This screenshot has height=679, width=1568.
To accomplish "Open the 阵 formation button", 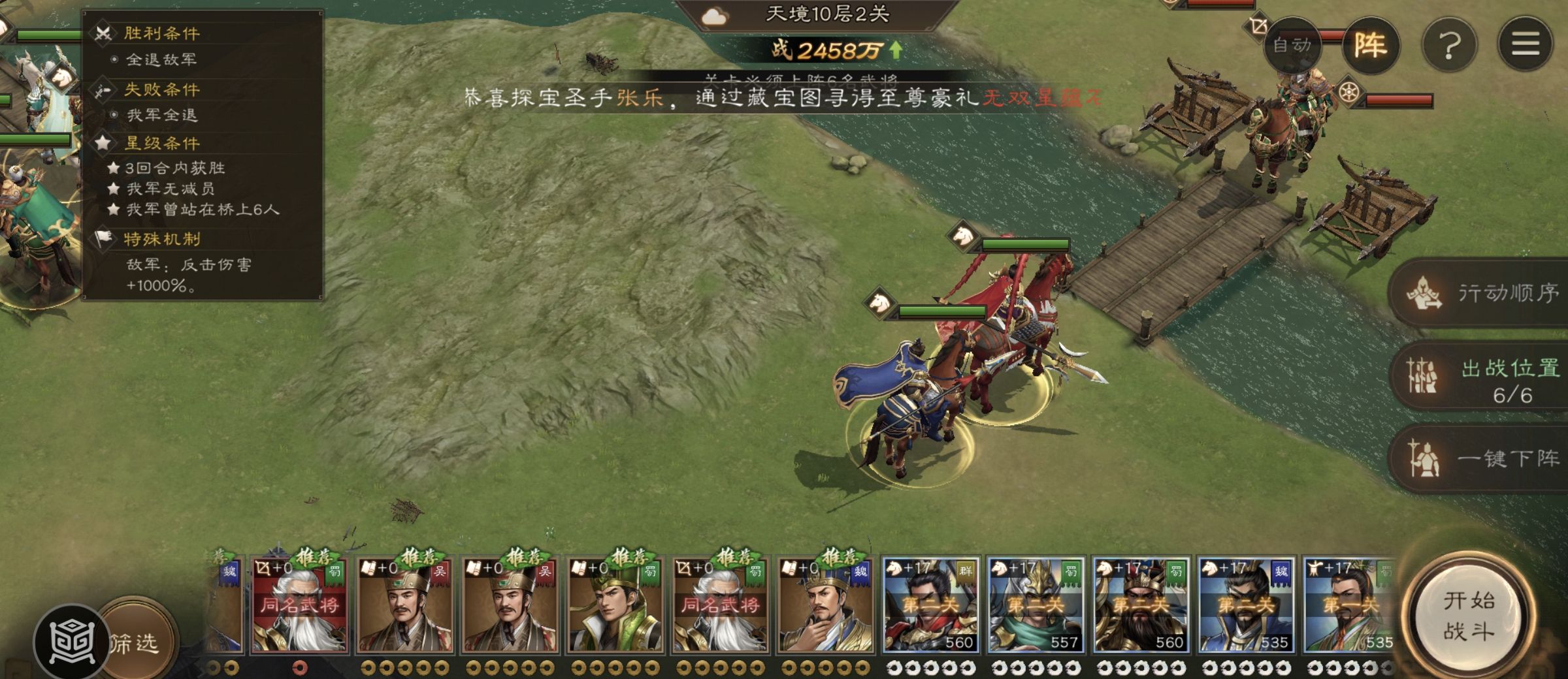I will 1370,45.
